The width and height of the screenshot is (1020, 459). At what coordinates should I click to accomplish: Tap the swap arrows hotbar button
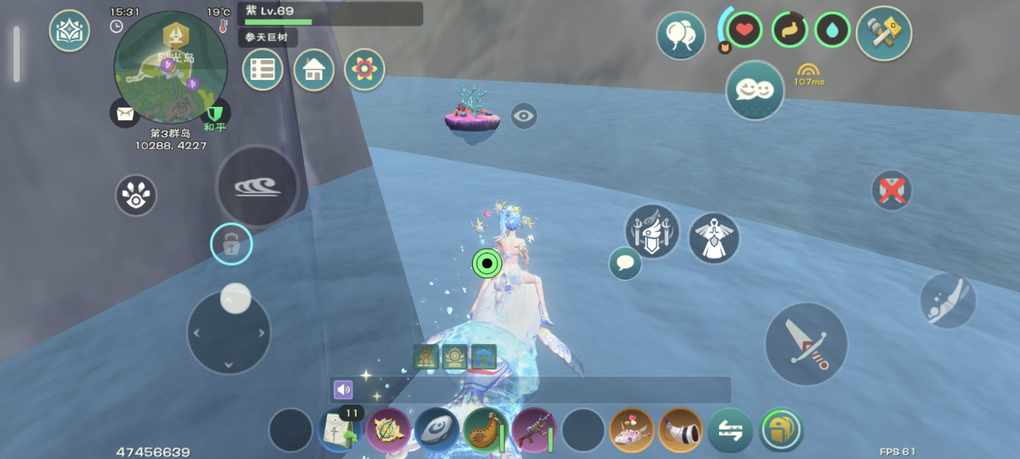tap(730, 431)
